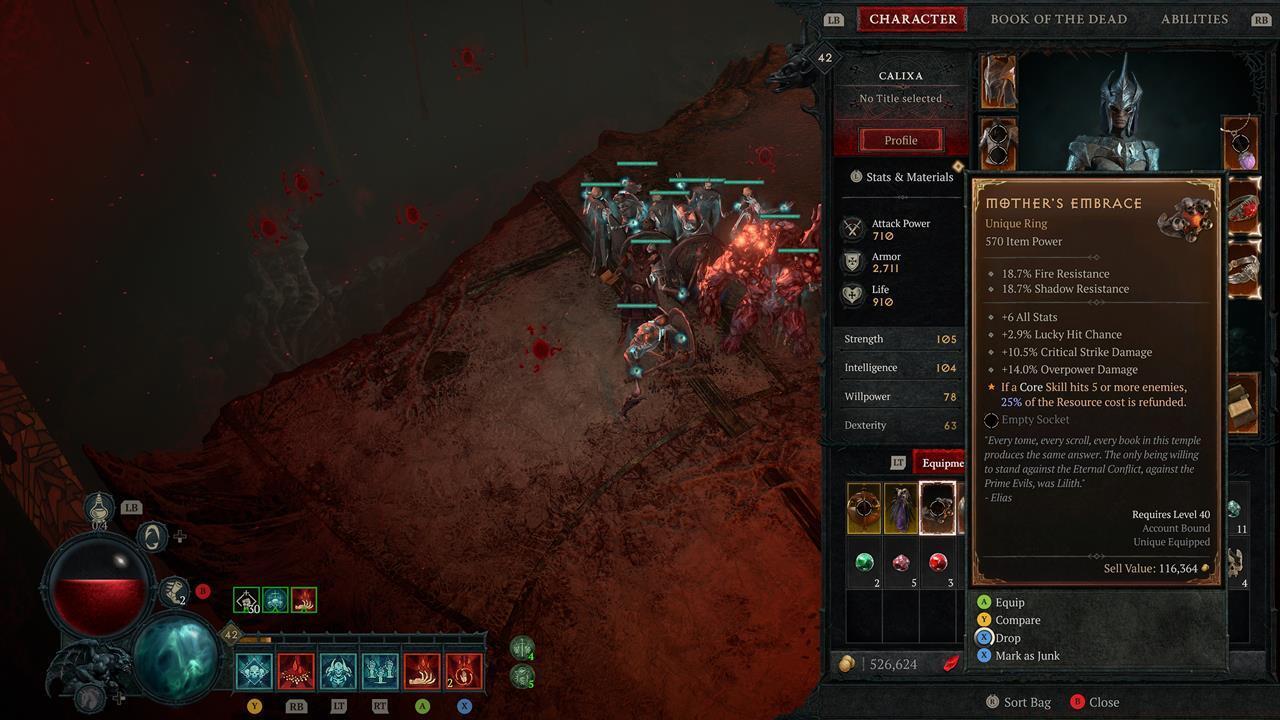The image size is (1280, 720).
Task: Choose Compare in the item menu
Action: point(1017,620)
